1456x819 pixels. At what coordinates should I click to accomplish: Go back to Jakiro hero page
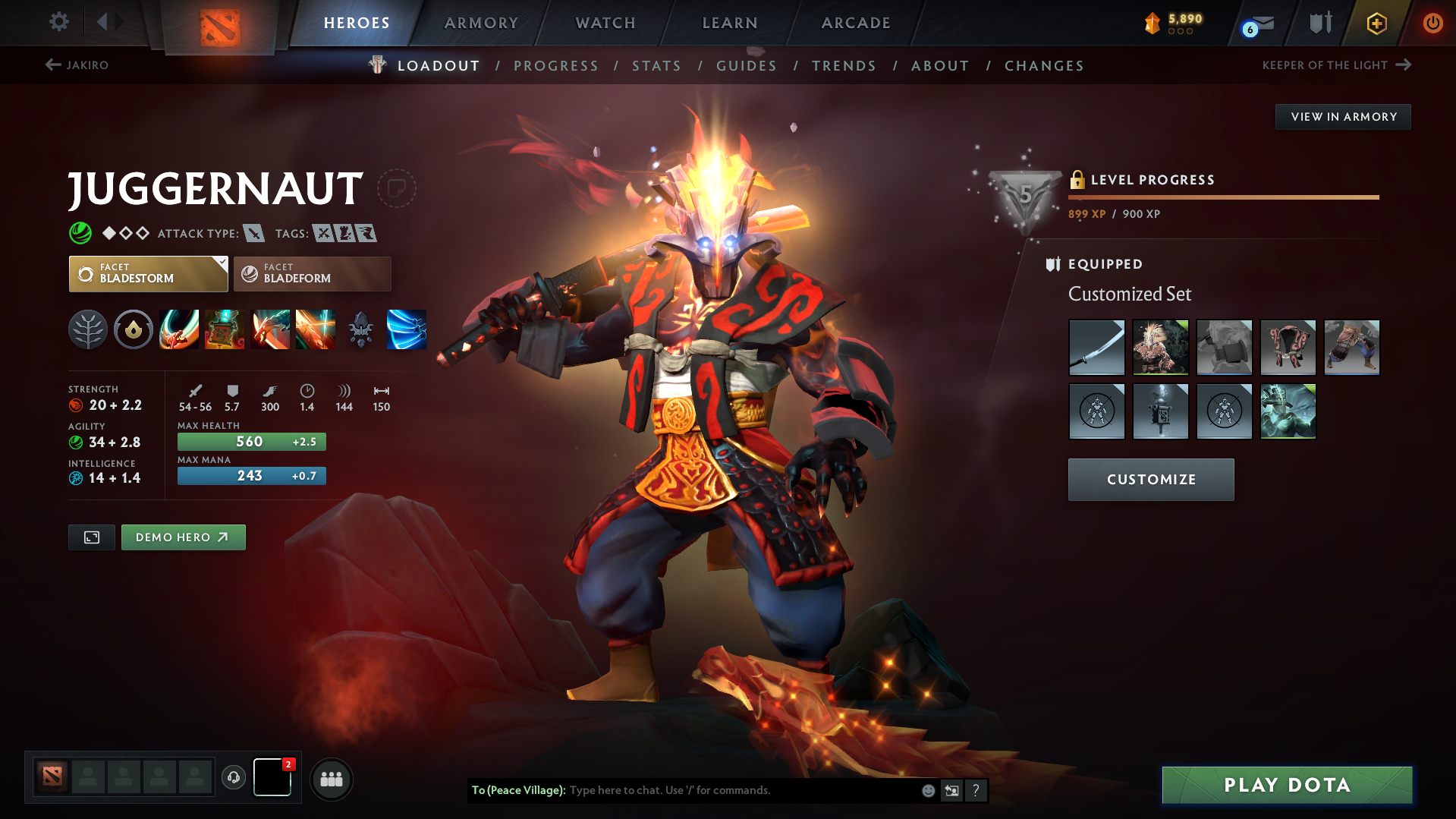click(x=78, y=65)
